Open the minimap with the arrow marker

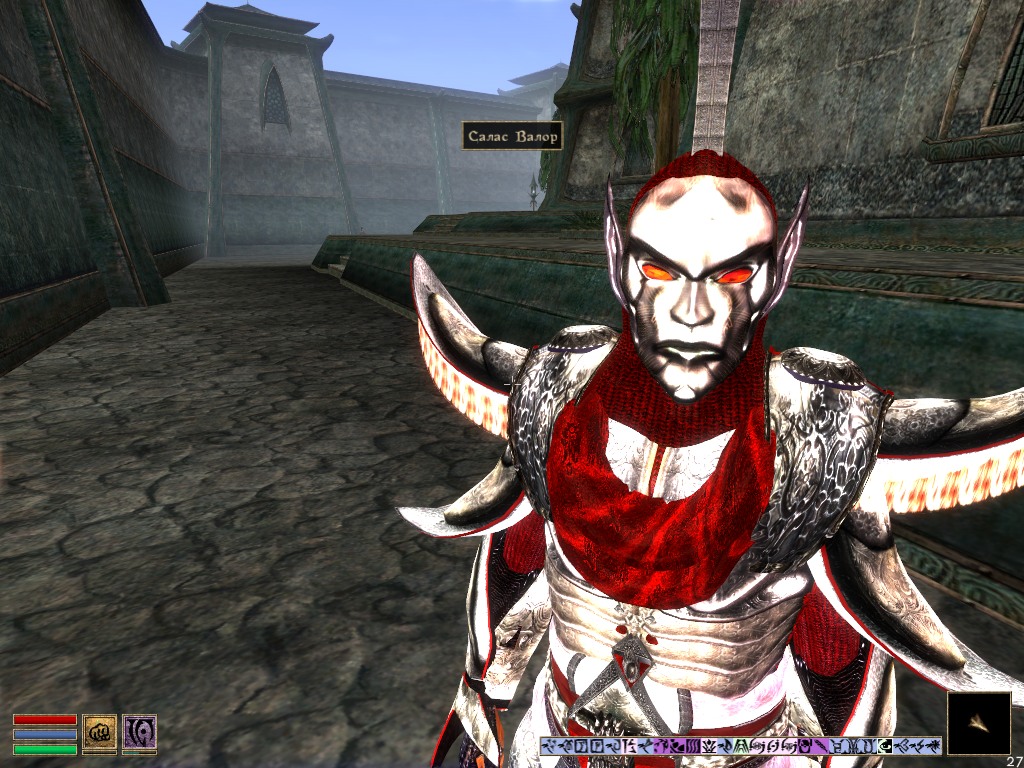coord(978,723)
